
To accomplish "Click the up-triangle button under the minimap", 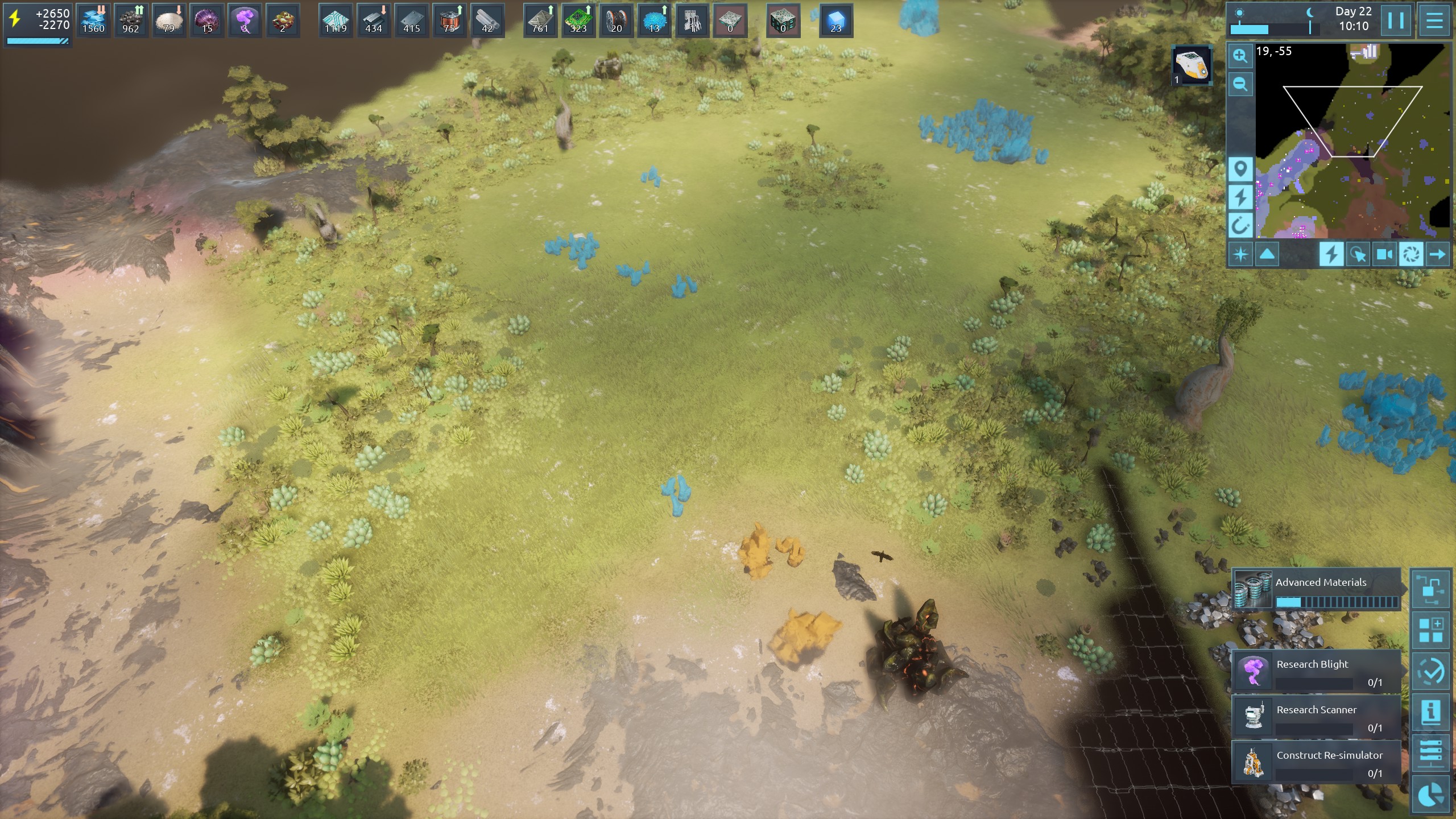I will 1267,254.
